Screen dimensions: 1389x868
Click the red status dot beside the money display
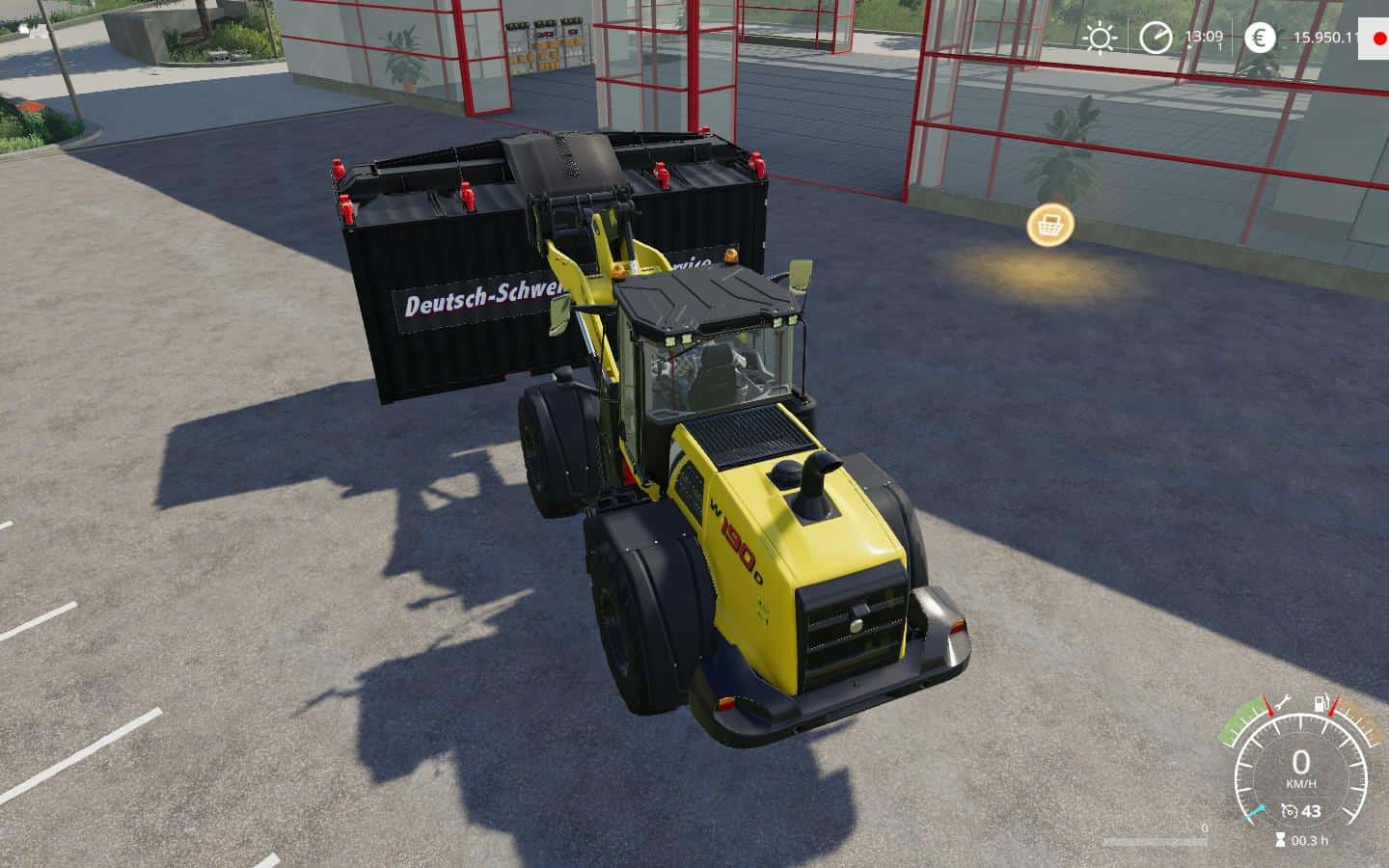1377,39
